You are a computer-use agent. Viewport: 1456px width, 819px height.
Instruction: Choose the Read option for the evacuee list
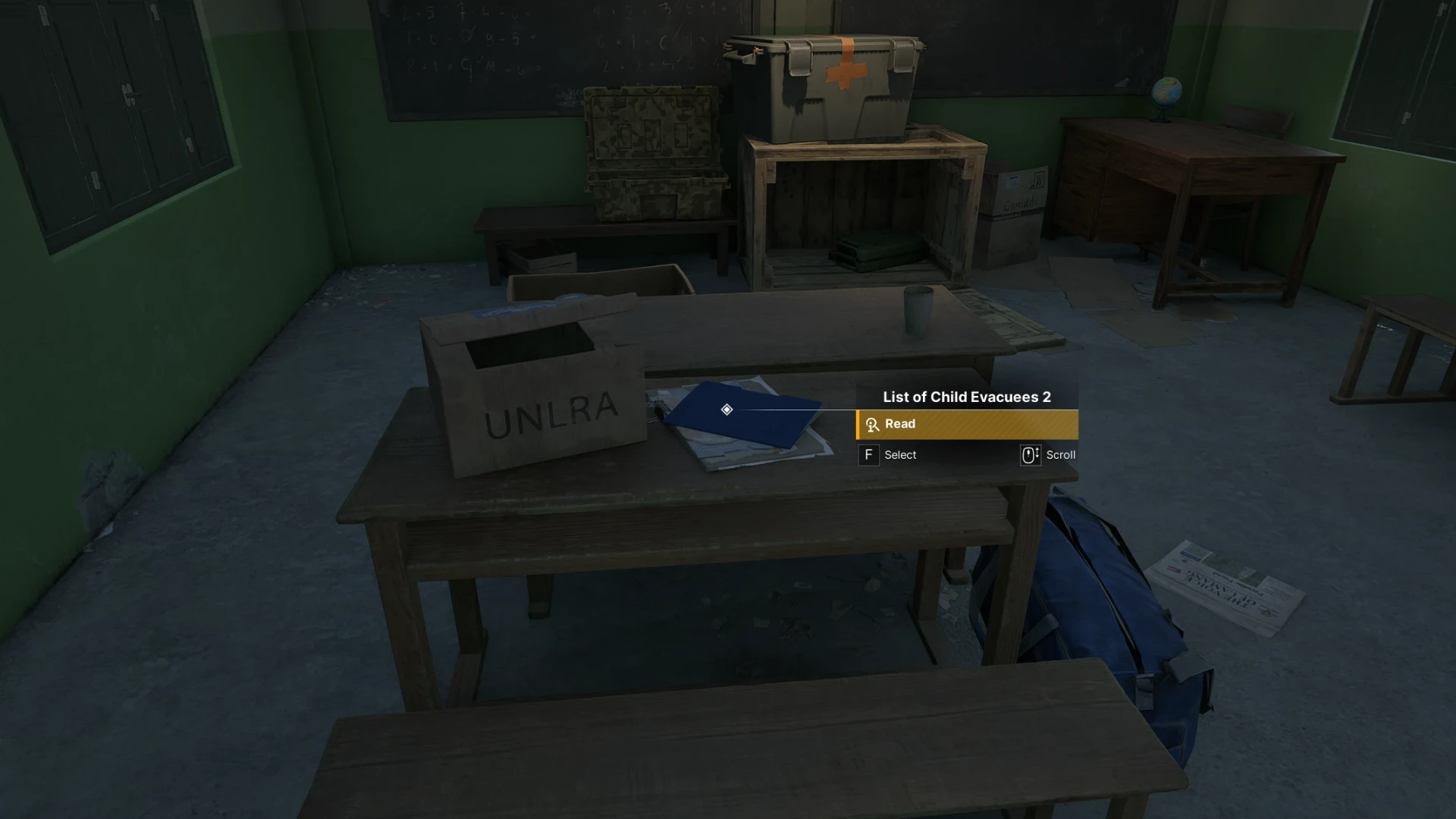[x=966, y=425]
